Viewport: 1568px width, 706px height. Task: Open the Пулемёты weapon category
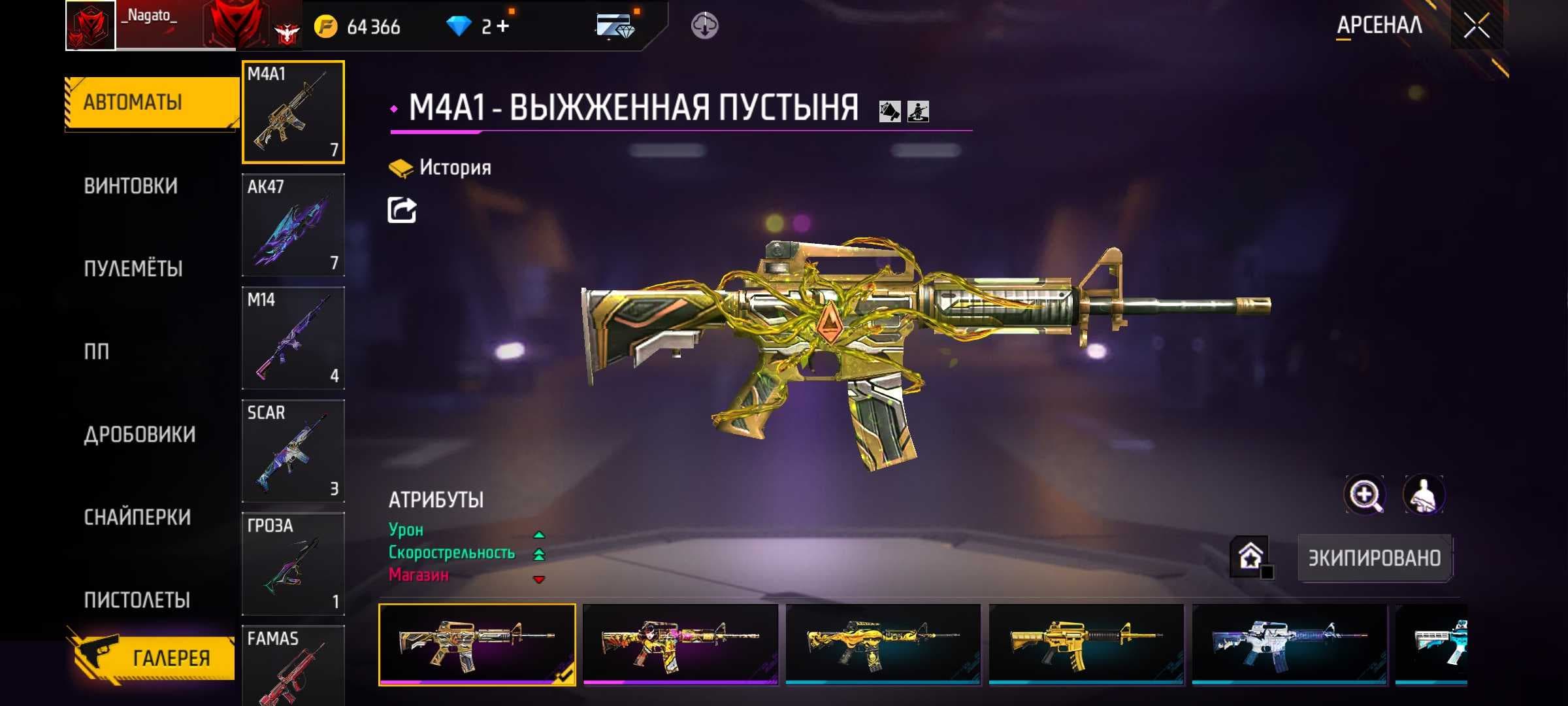click(133, 269)
